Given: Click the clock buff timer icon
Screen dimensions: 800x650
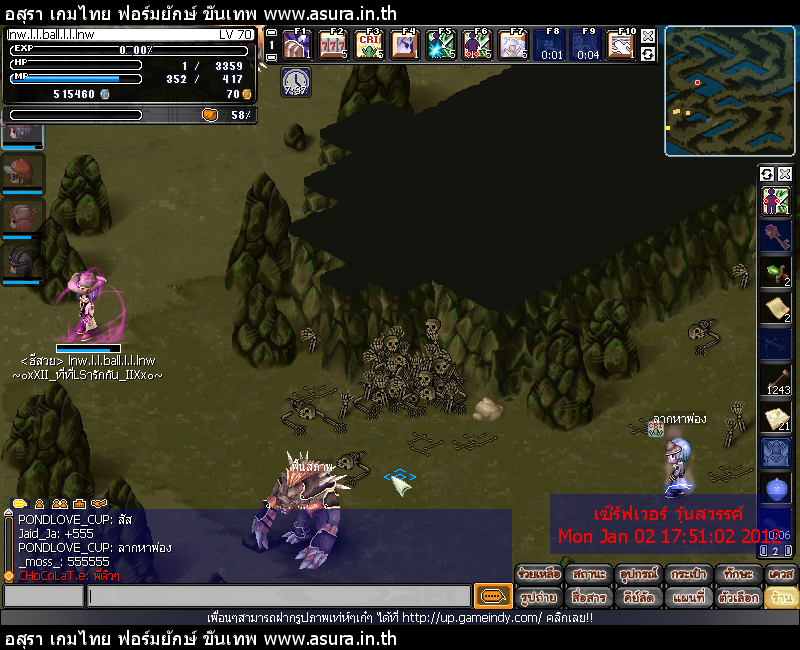Looking at the screenshot, I should [x=296, y=82].
